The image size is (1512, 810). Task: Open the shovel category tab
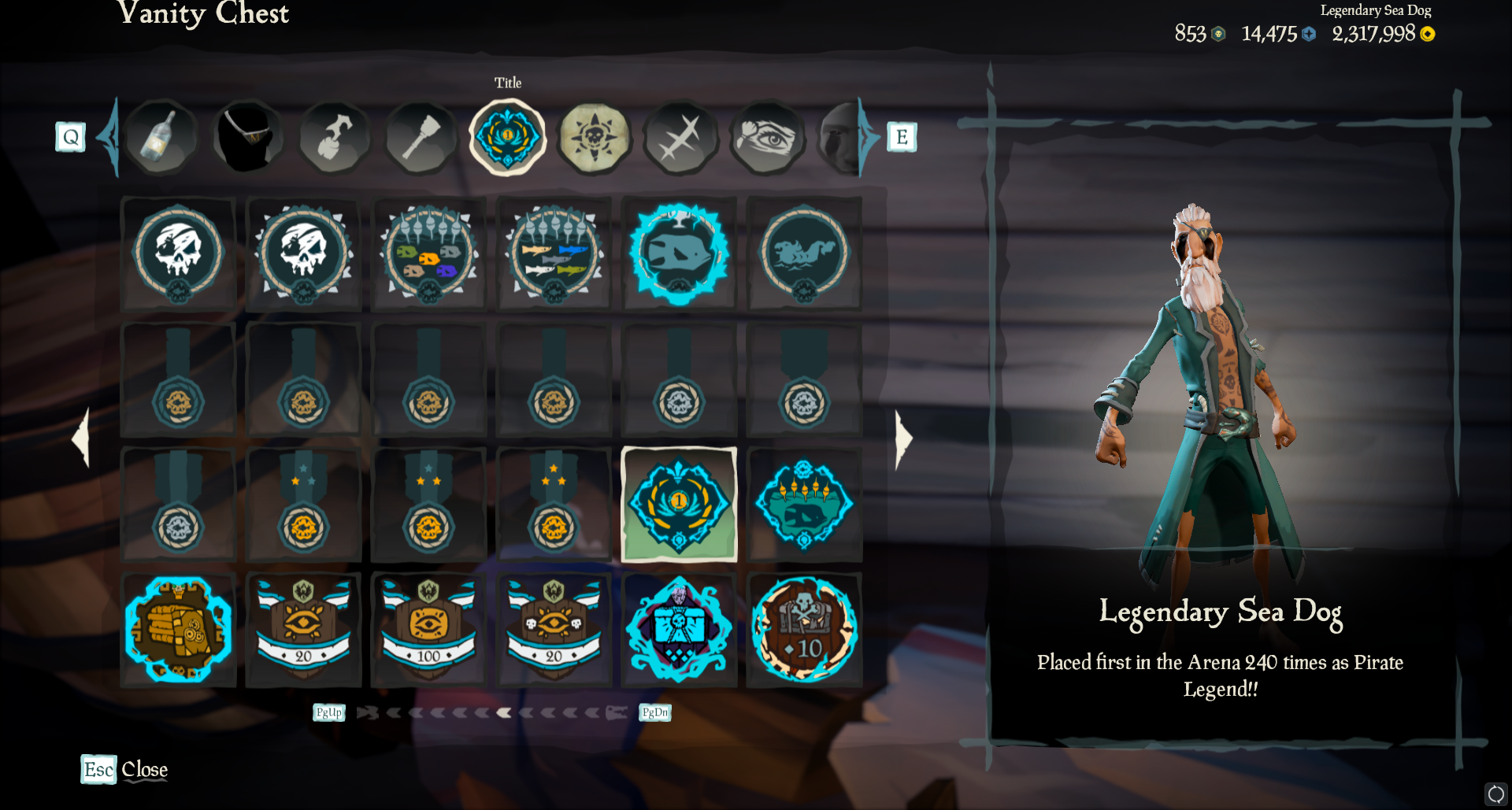coord(335,138)
